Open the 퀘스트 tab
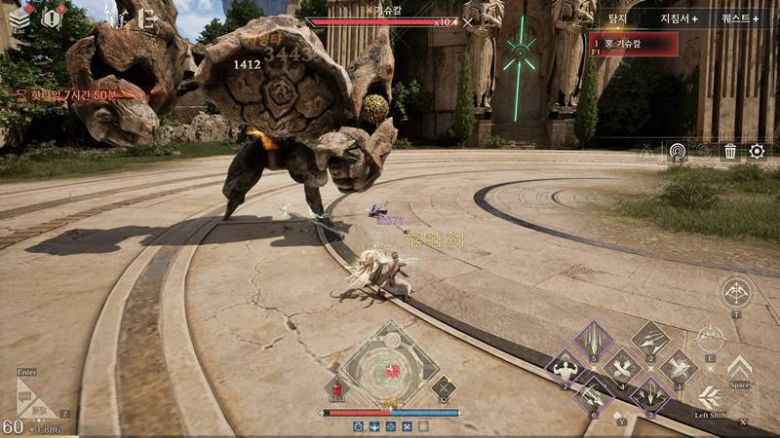Image resolution: width=780 pixels, height=438 pixels. [x=741, y=18]
